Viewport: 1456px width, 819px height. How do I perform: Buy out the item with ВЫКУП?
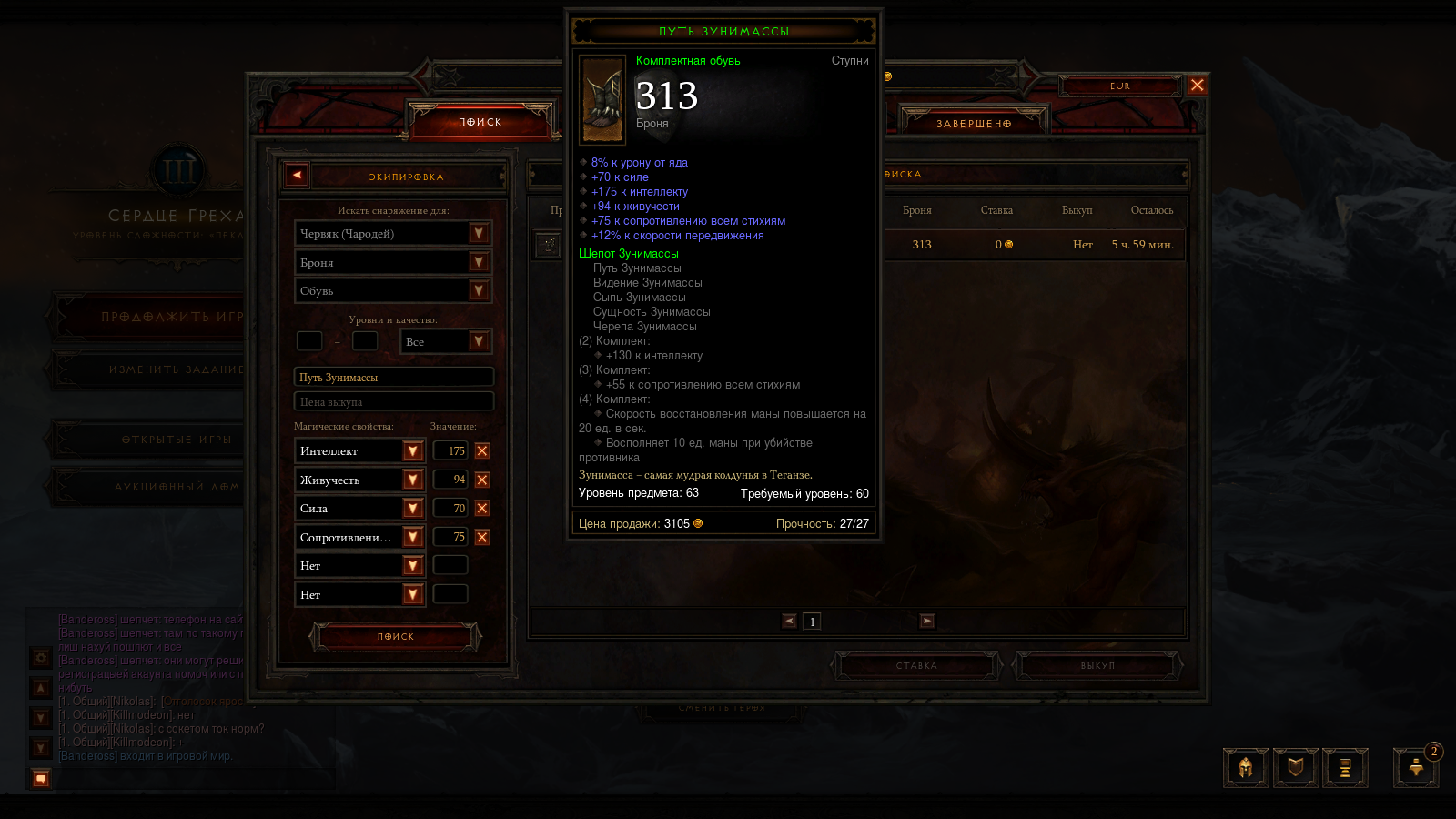coord(1097,666)
